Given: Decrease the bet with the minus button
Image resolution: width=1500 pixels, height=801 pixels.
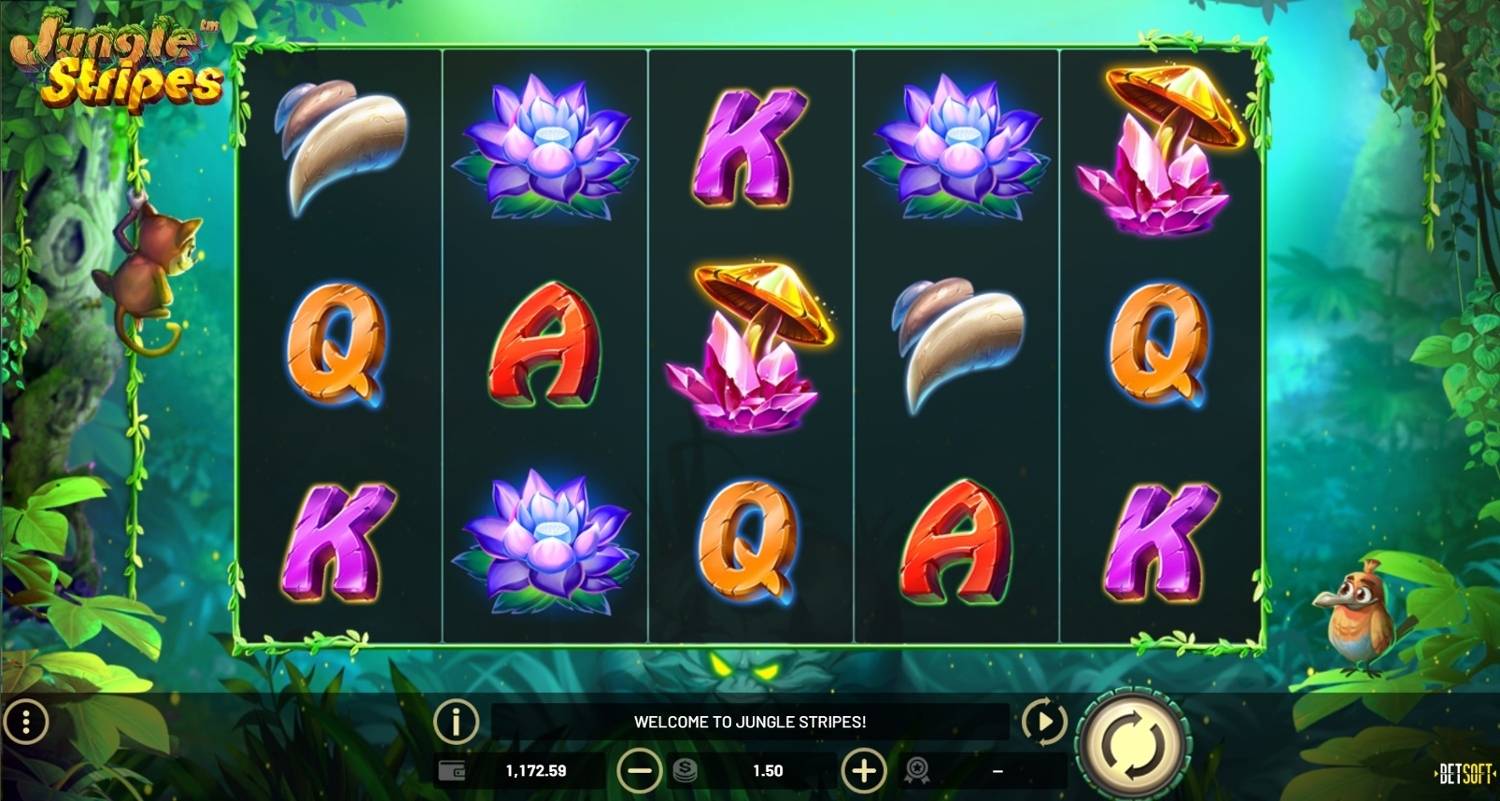Looking at the screenshot, I should [x=640, y=771].
